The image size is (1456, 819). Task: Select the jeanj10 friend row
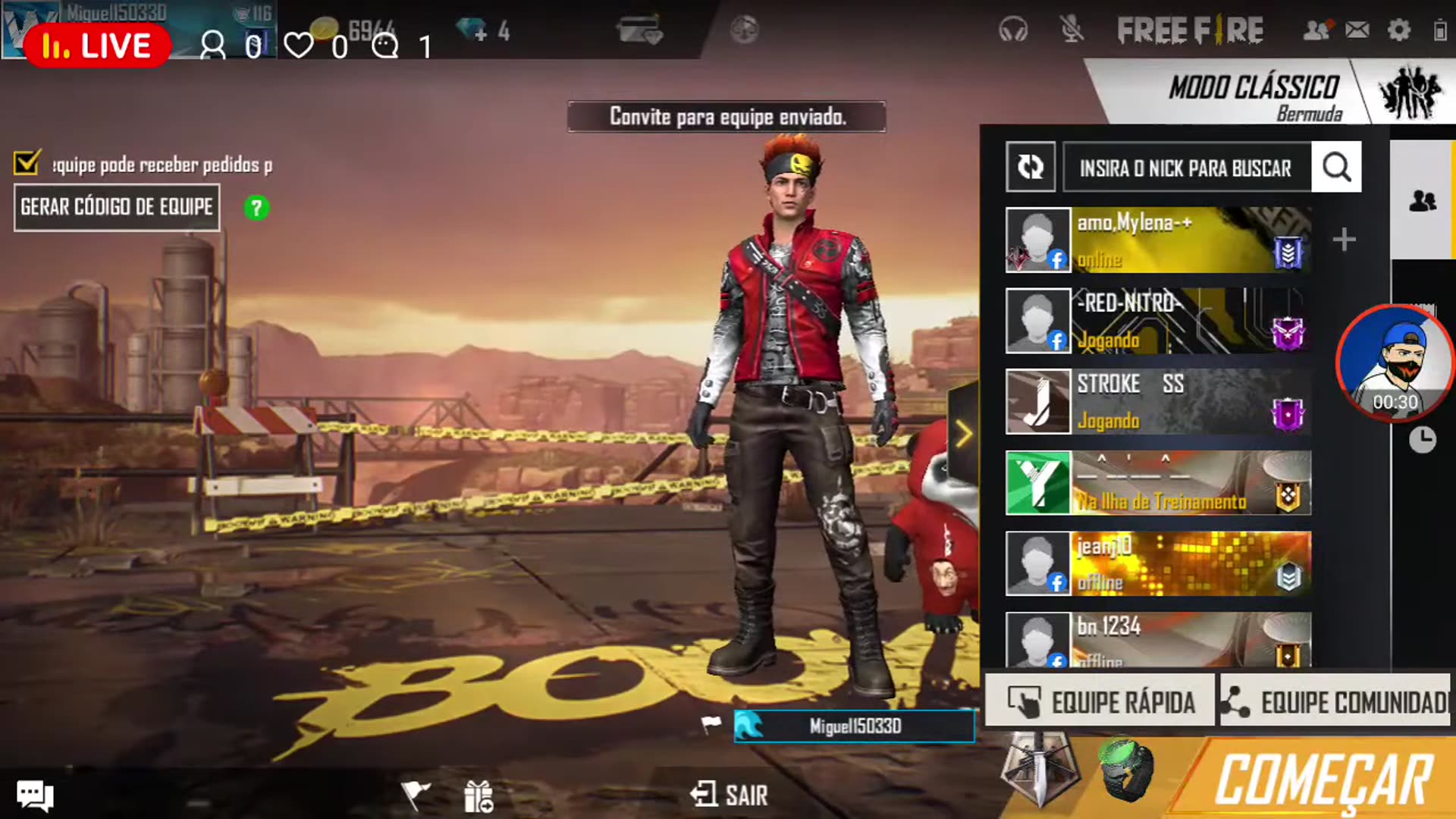(x=1158, y=563)
